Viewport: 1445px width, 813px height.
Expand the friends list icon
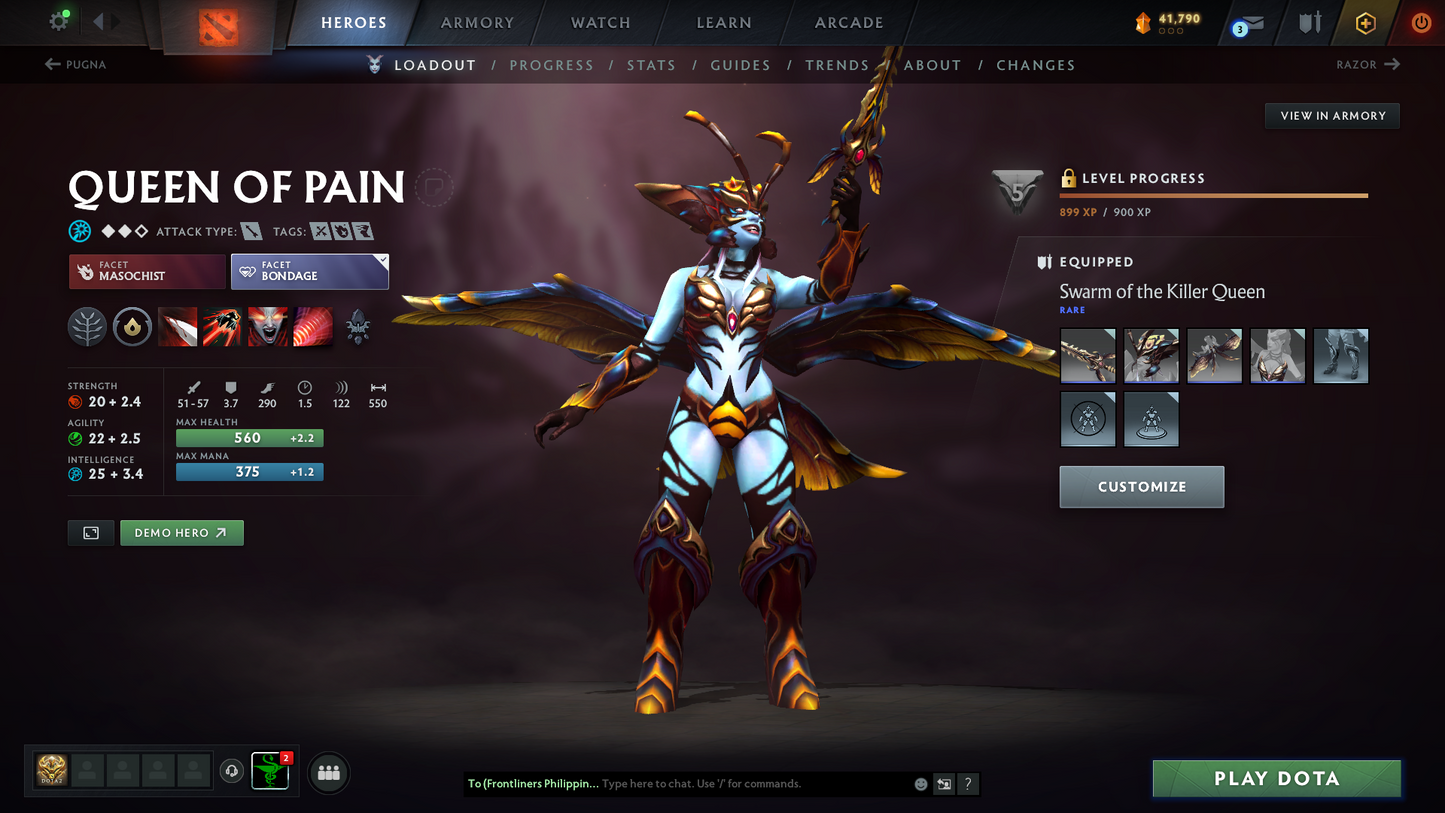point(328,772)
